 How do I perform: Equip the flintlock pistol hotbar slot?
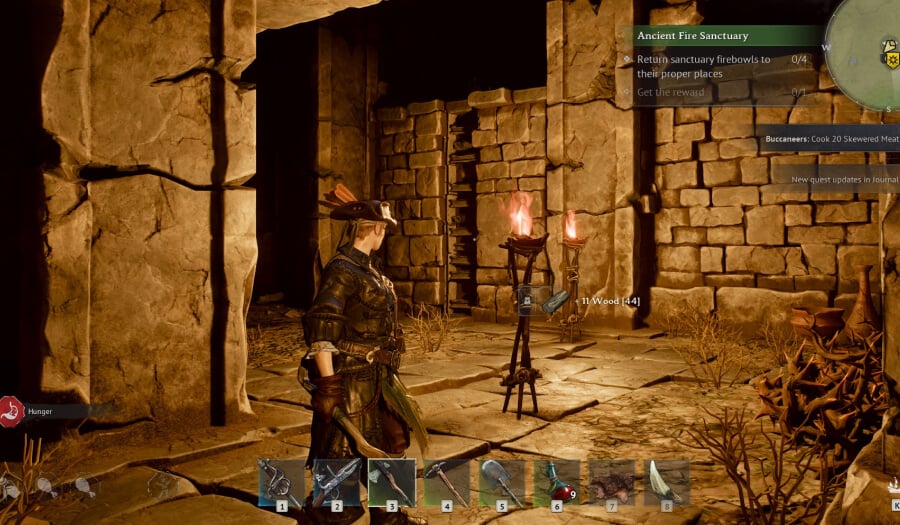tap(336, 482)
